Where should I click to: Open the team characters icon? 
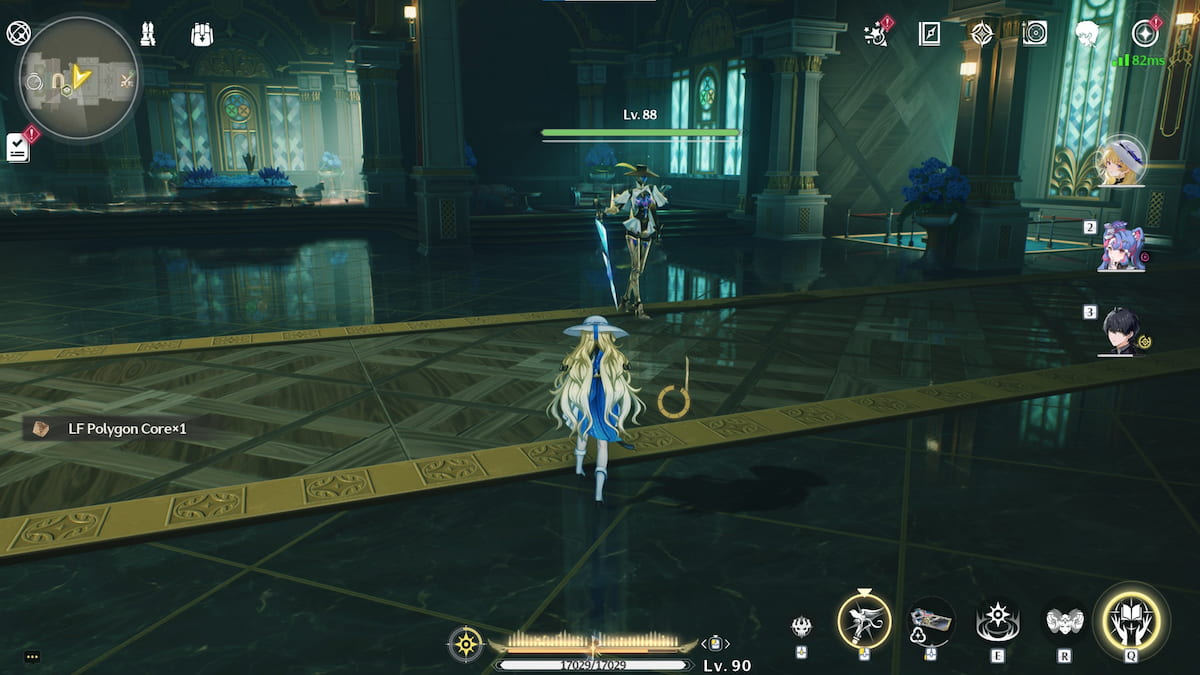(147, 34)
